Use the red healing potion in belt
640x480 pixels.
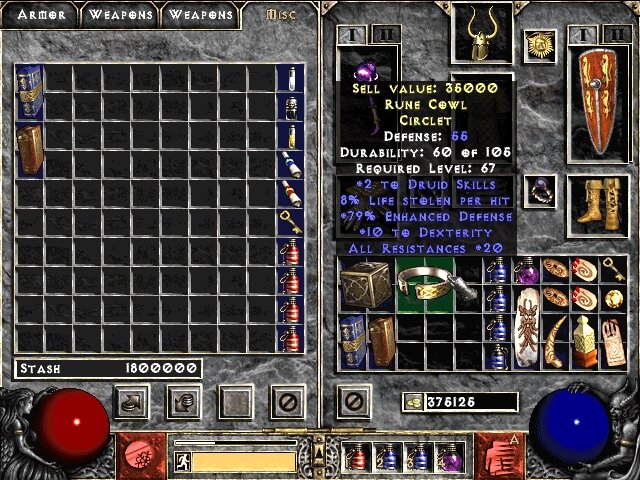(357, 456)
